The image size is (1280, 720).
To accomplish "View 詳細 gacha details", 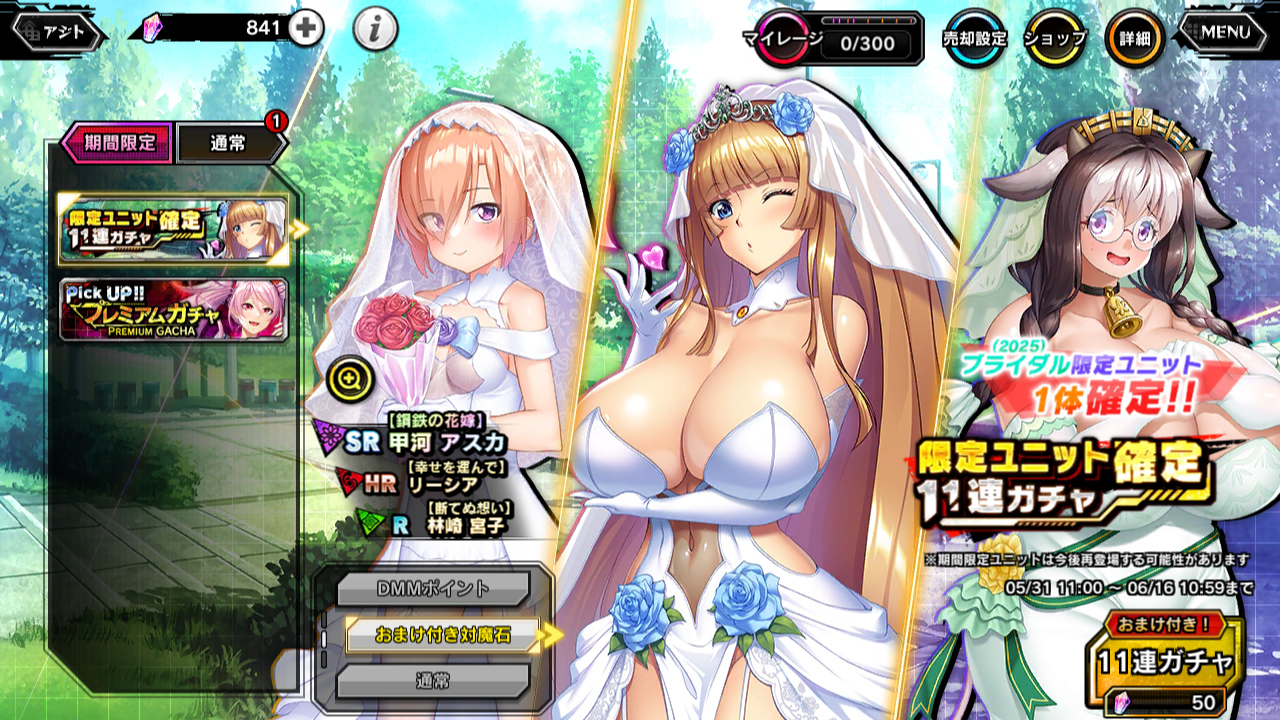I will 1134,38.
